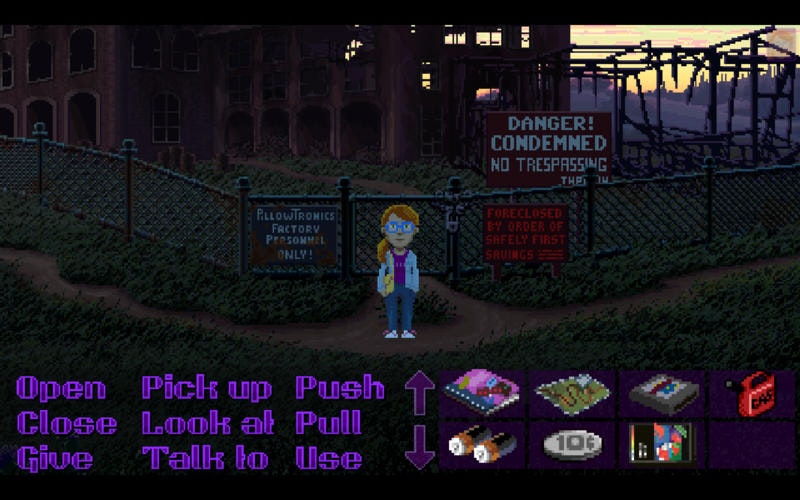This screenshot has height=500, width=800.
Task: Choose the red gas can
Action: pos(752,392)
